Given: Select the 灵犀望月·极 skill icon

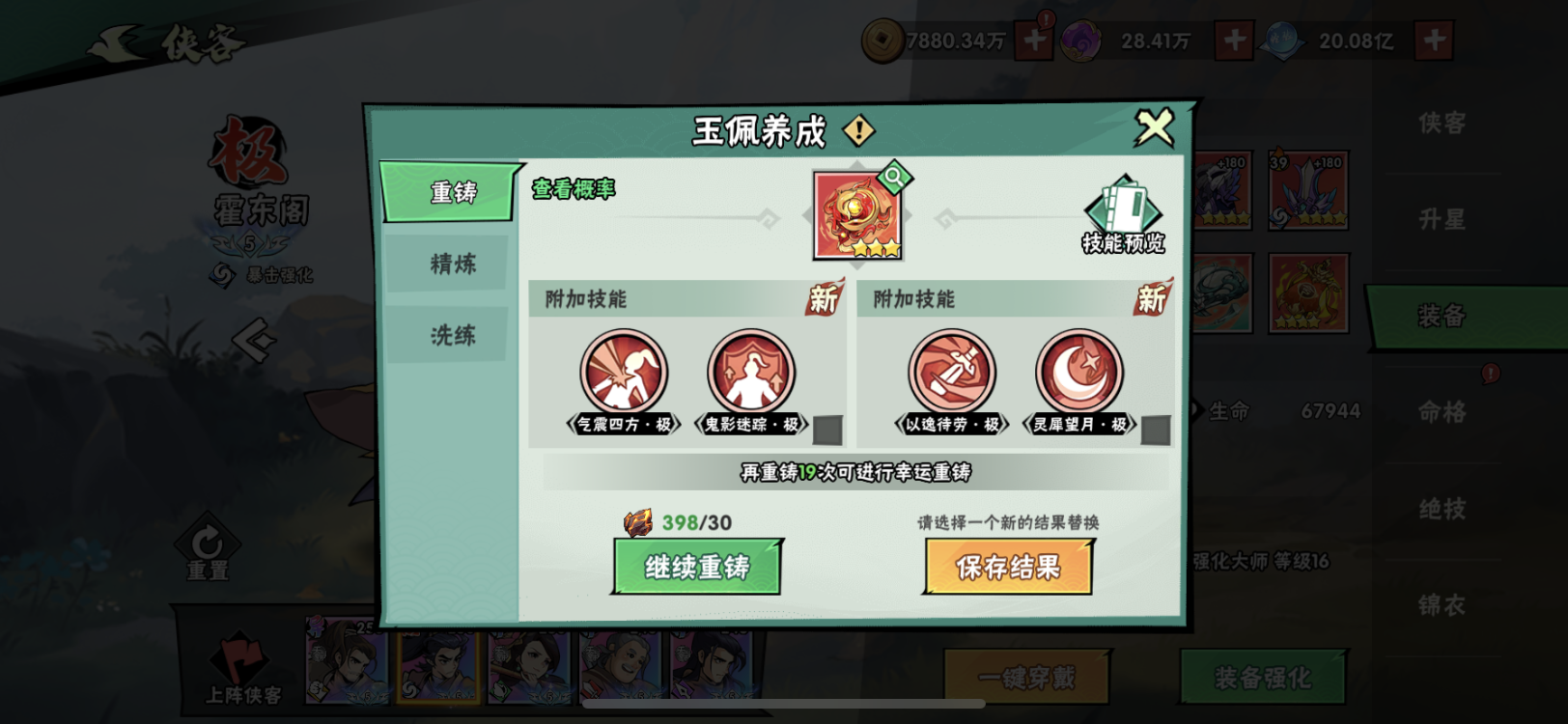Looking at the screenshot, I should 1078,372.
